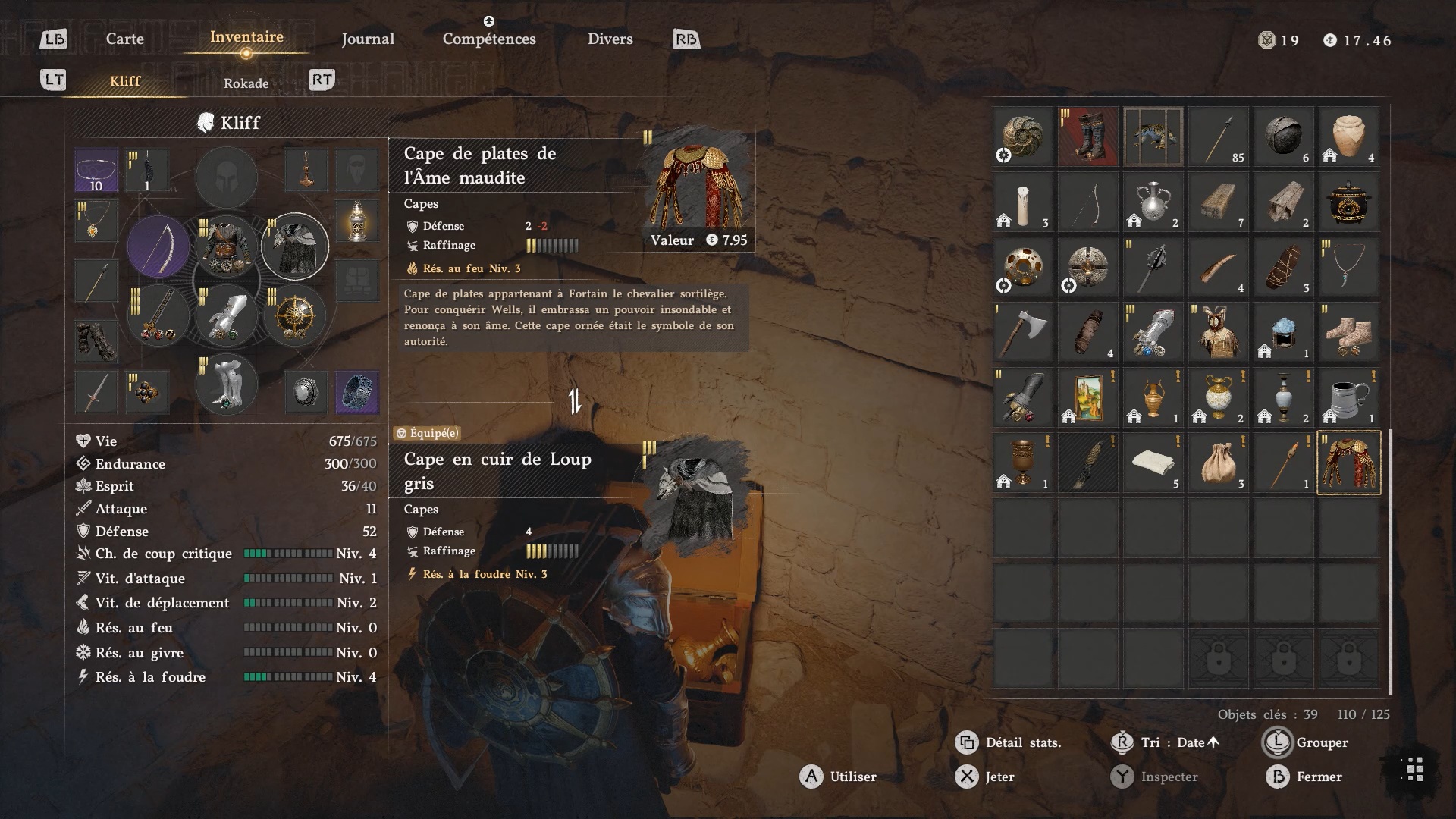Select the arrows stack of 85
1456x819 pixels.
tap(1218, 136)
